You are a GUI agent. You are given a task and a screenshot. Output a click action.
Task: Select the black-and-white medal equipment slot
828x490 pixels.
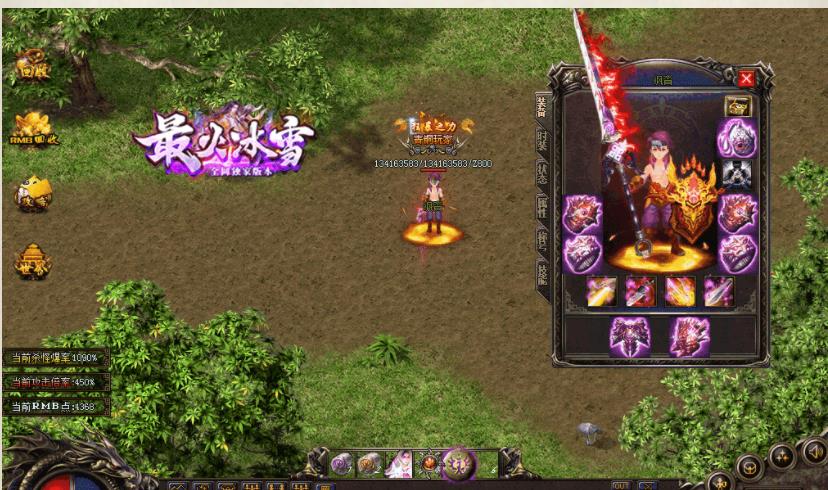tap(738, 173)
